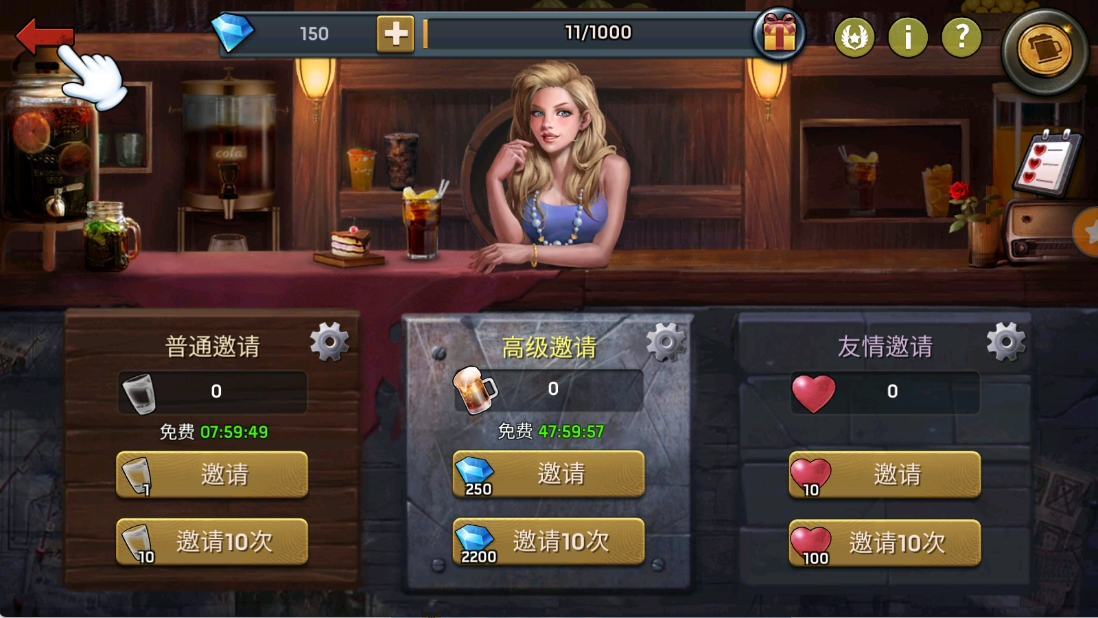1098x618 pixels.
Task: Invite once for 10 hearts
Action: 884,474
